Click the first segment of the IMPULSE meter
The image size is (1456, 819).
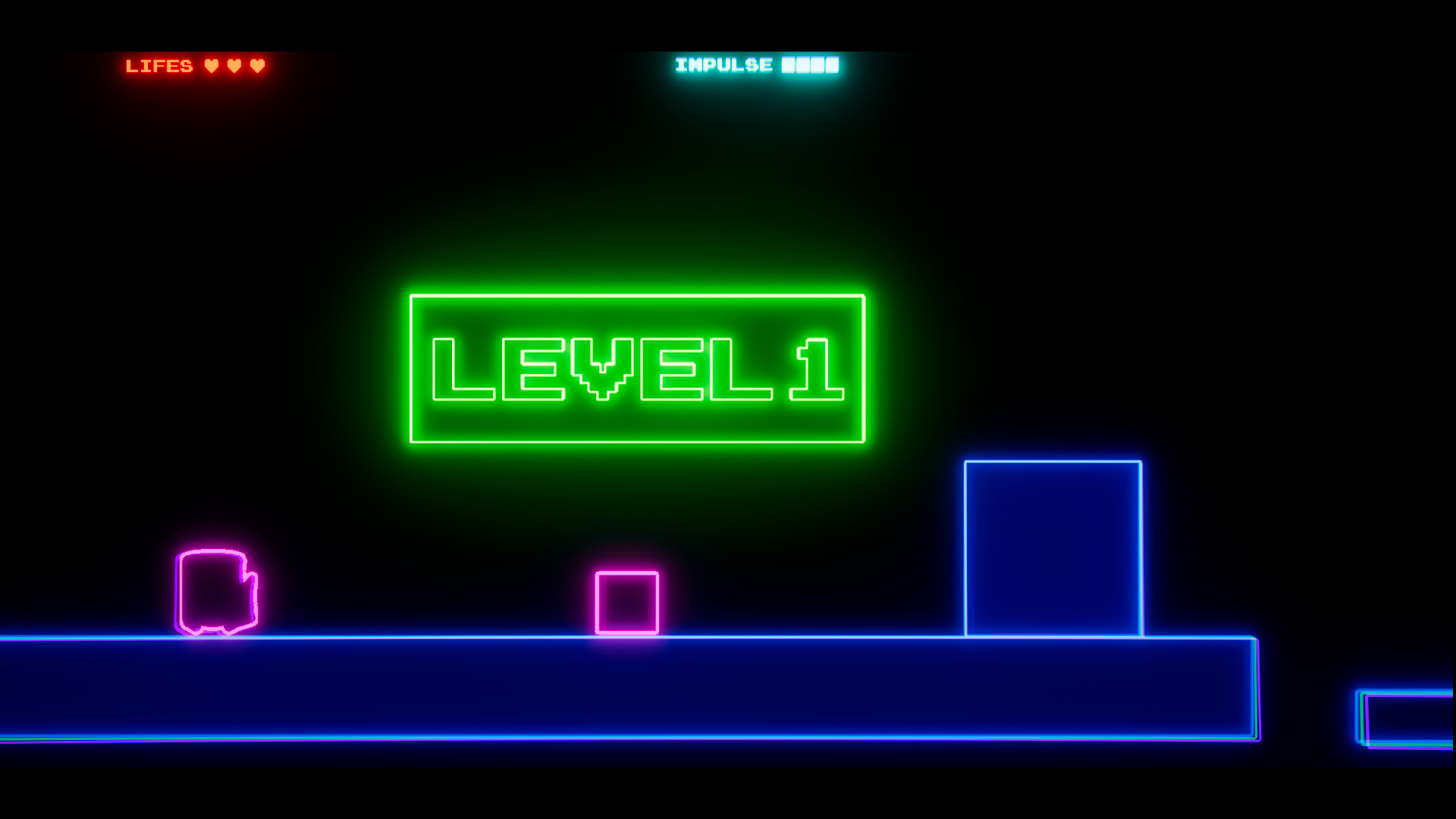(x=789, y=64)
